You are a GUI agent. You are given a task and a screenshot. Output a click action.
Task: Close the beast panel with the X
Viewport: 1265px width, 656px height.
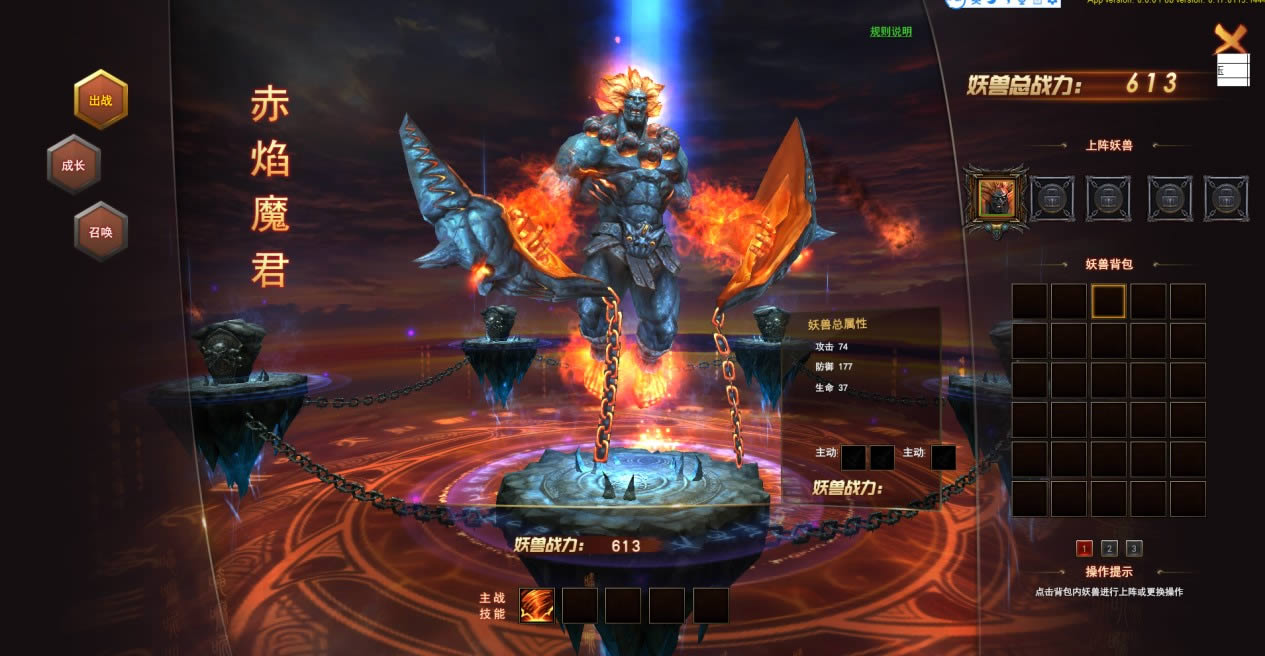[1230, 39]
